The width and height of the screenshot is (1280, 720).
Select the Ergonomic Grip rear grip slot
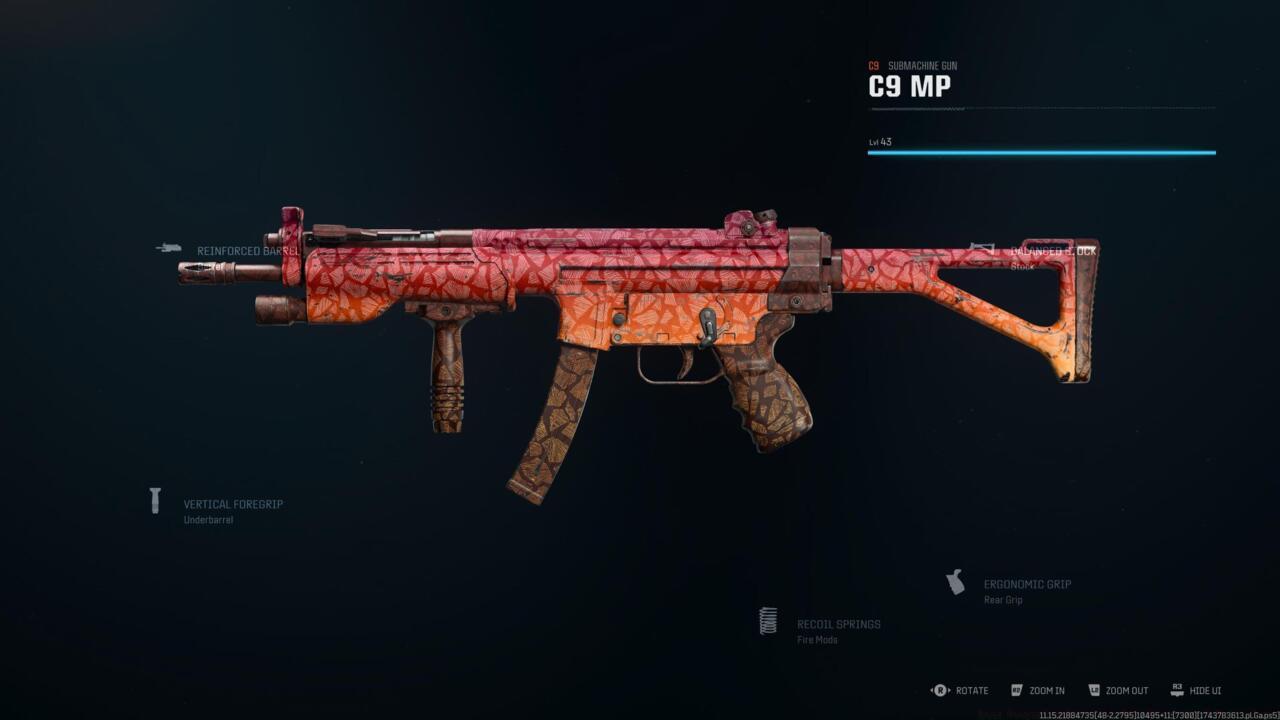[1026, 584]
